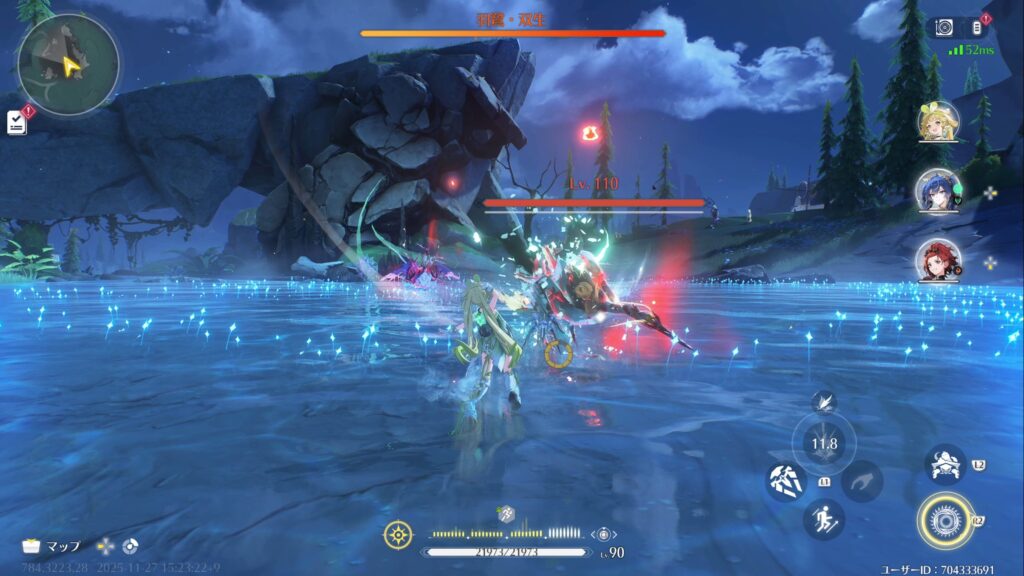1024x576 pixels.
Task: Activate the skill showing 11.8 cooldown
Action: pos(824,444)
